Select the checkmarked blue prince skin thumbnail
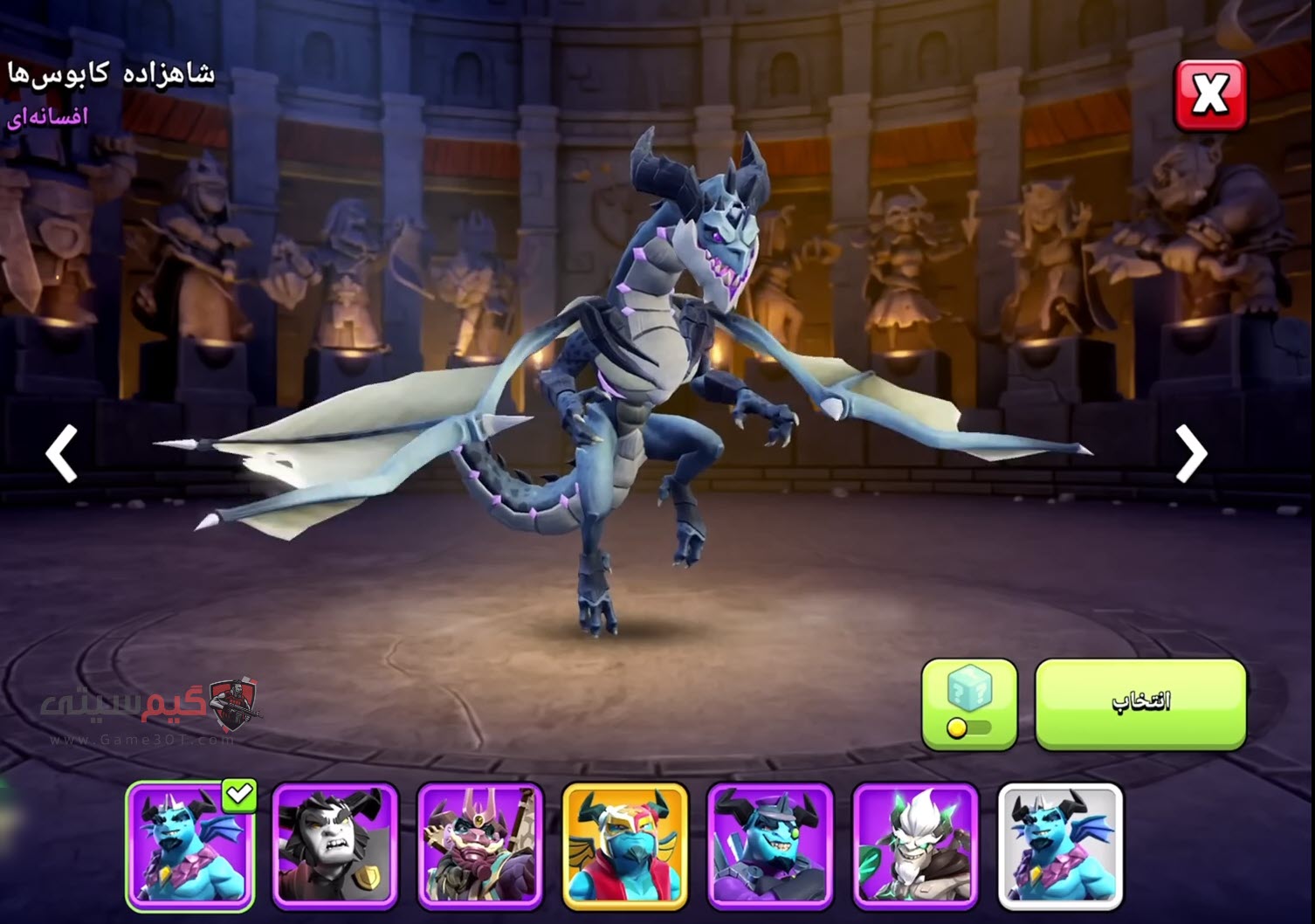The width and height of the screenshot is (1315, 924). (x=190, y=845)
